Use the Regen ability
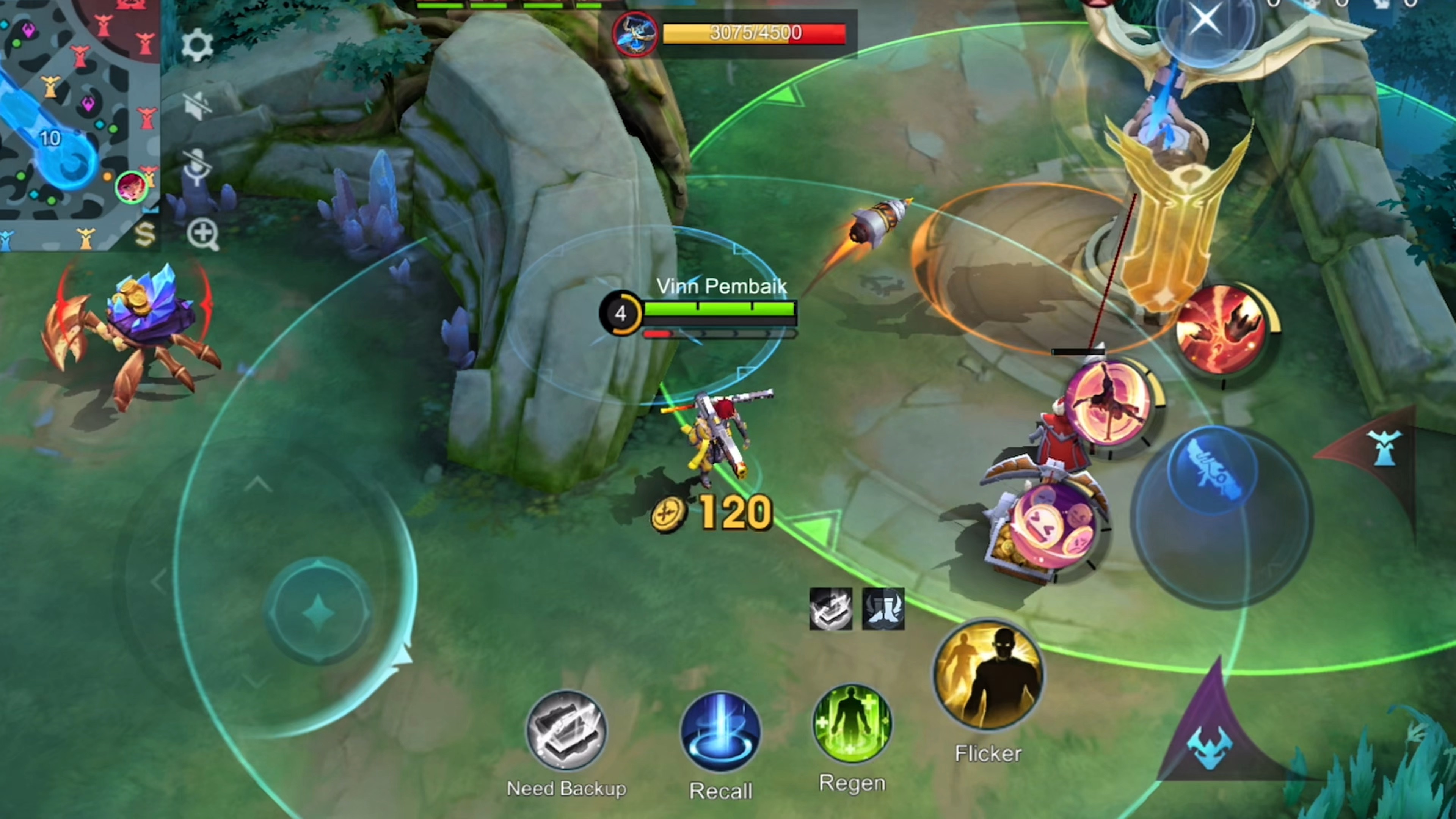This screenshot has width=1456, height=819. click(x=852, y=723)
